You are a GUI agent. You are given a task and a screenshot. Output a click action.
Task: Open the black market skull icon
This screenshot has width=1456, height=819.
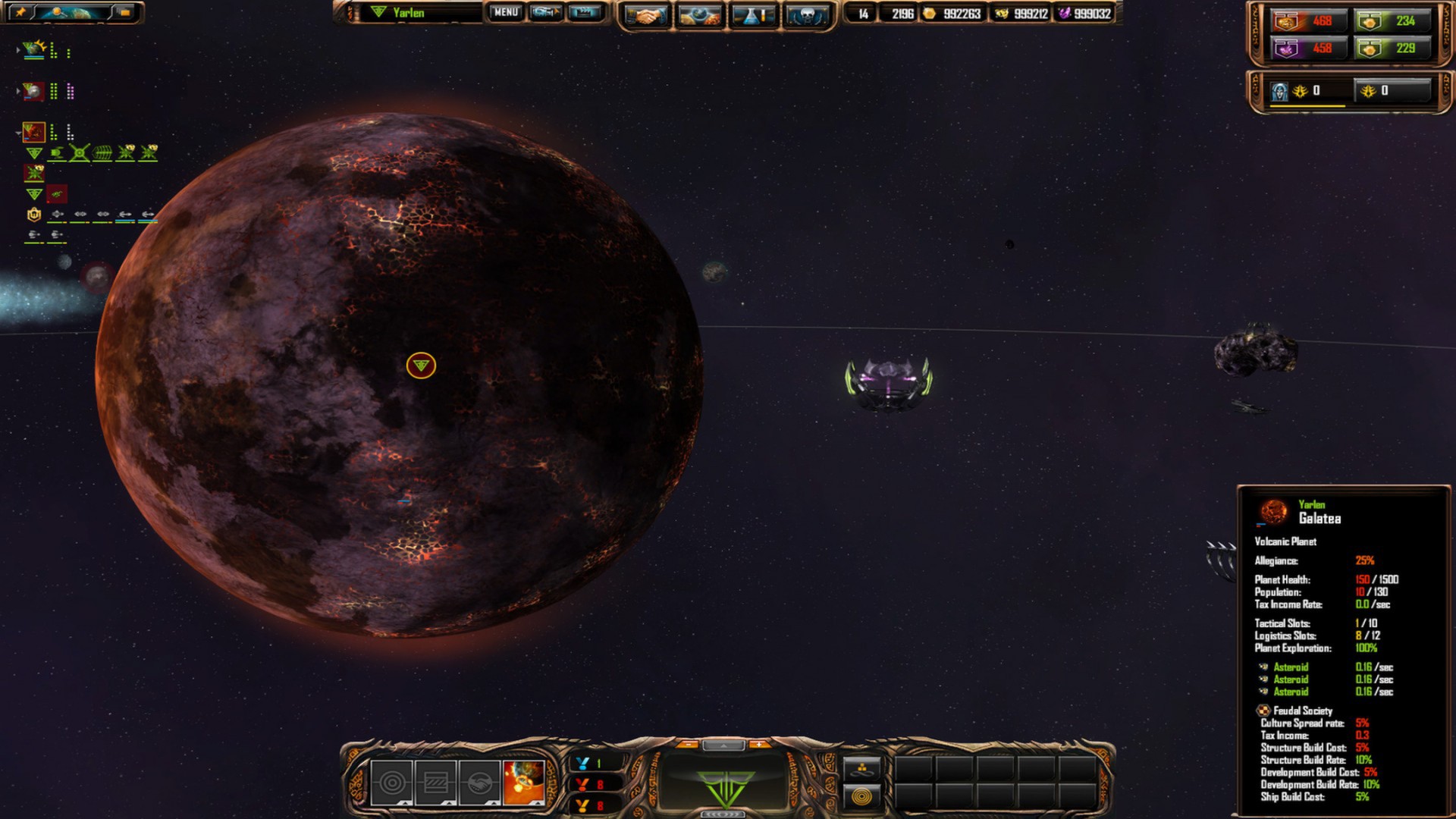pyautogui.click(x=808, y=14)
